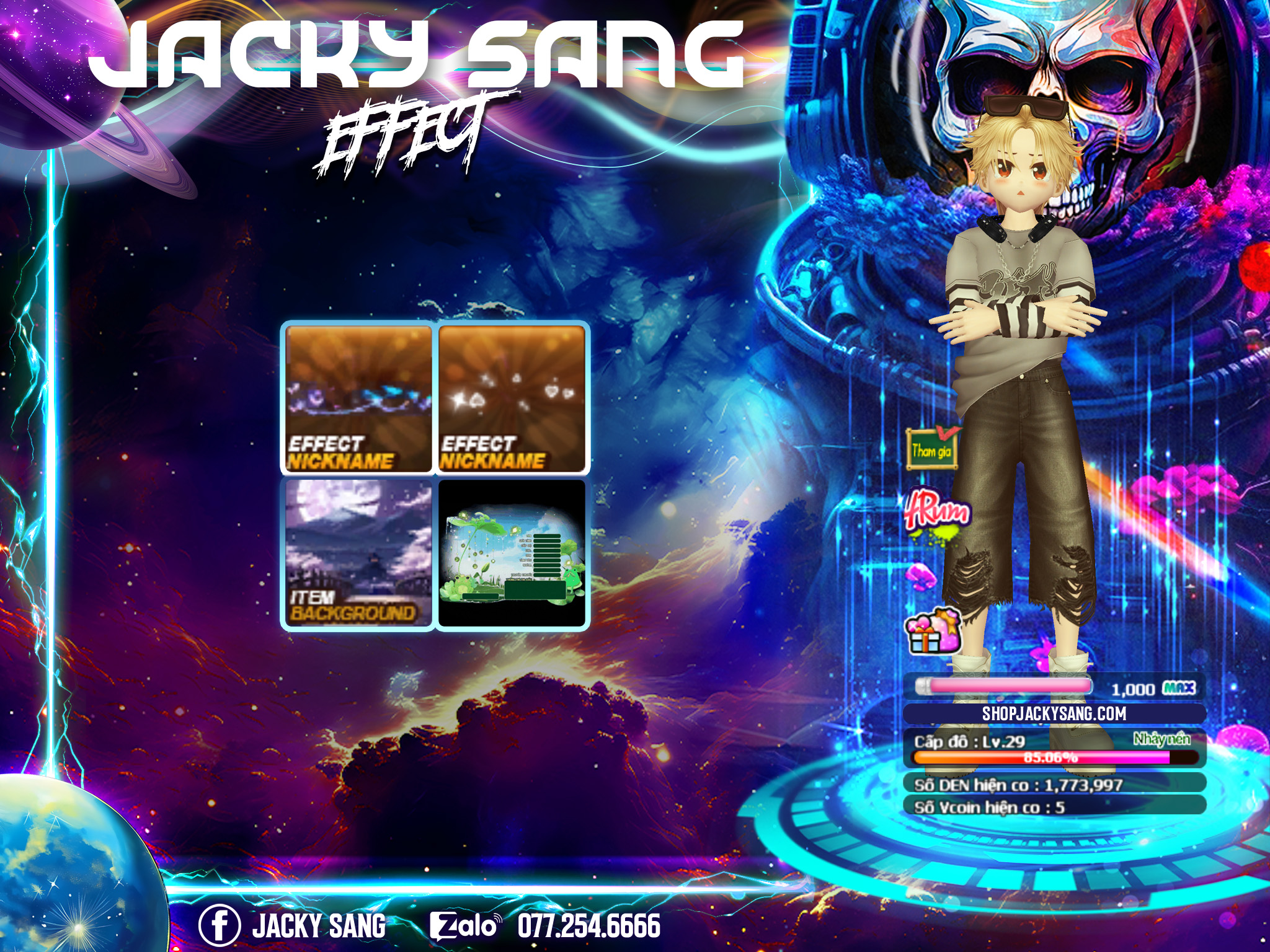
Task: Visit the SHOPJACKYSANG.COM link
Action: click(1054, 714)
